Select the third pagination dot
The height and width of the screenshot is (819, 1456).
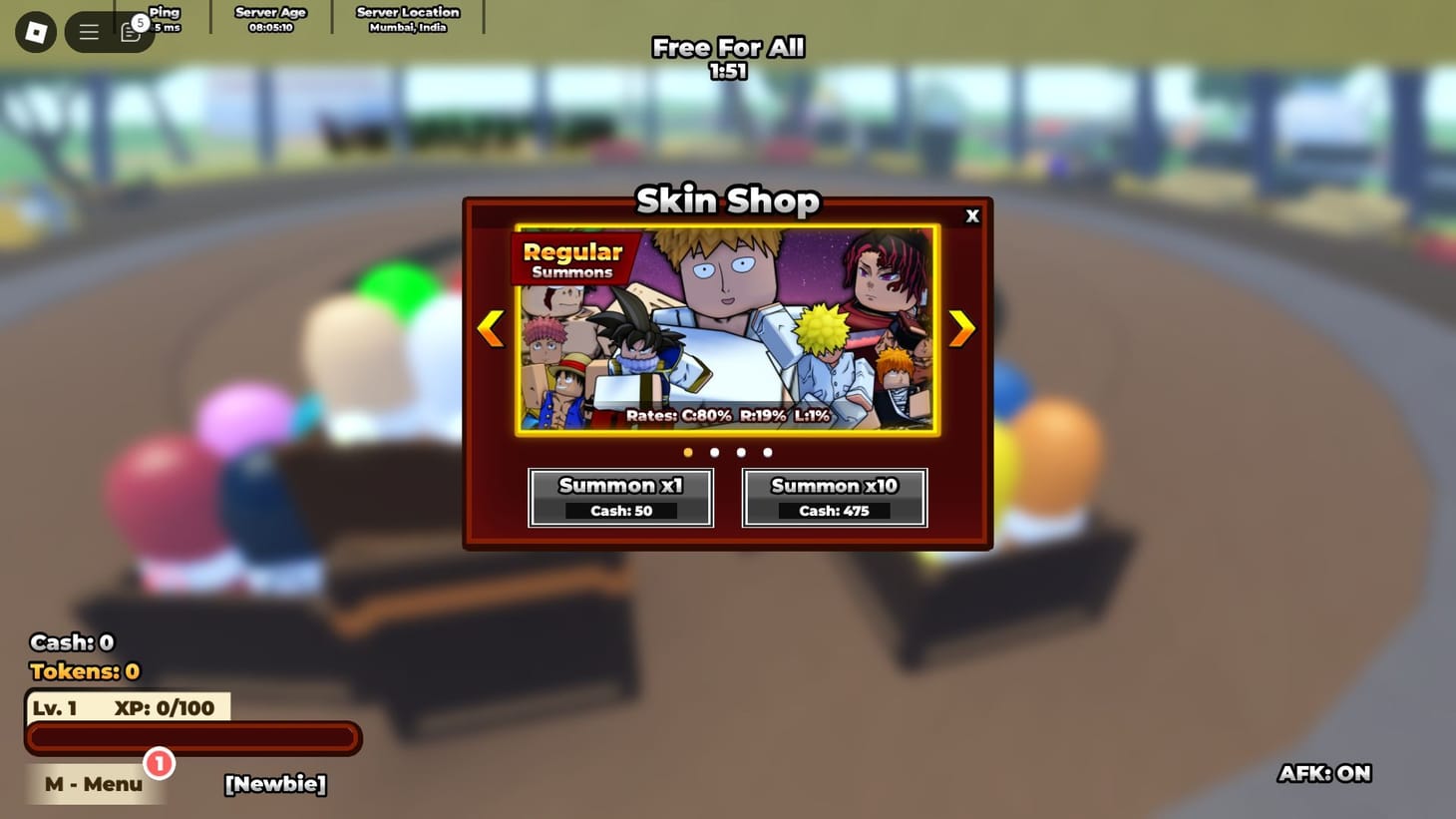[x=741, y=452]
